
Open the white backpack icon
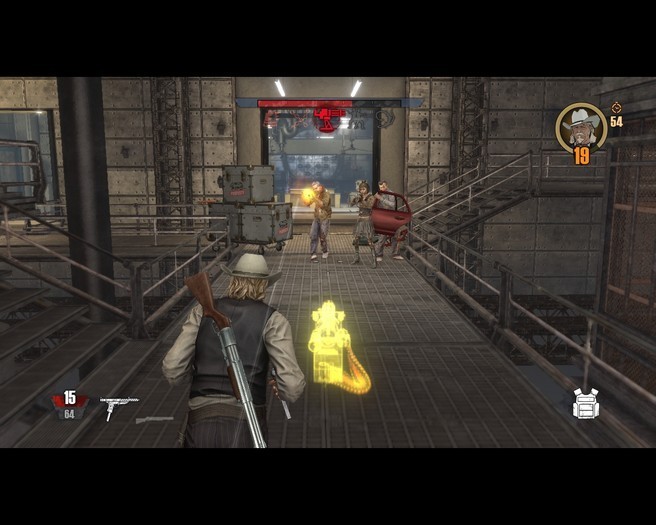coord(586,403)
